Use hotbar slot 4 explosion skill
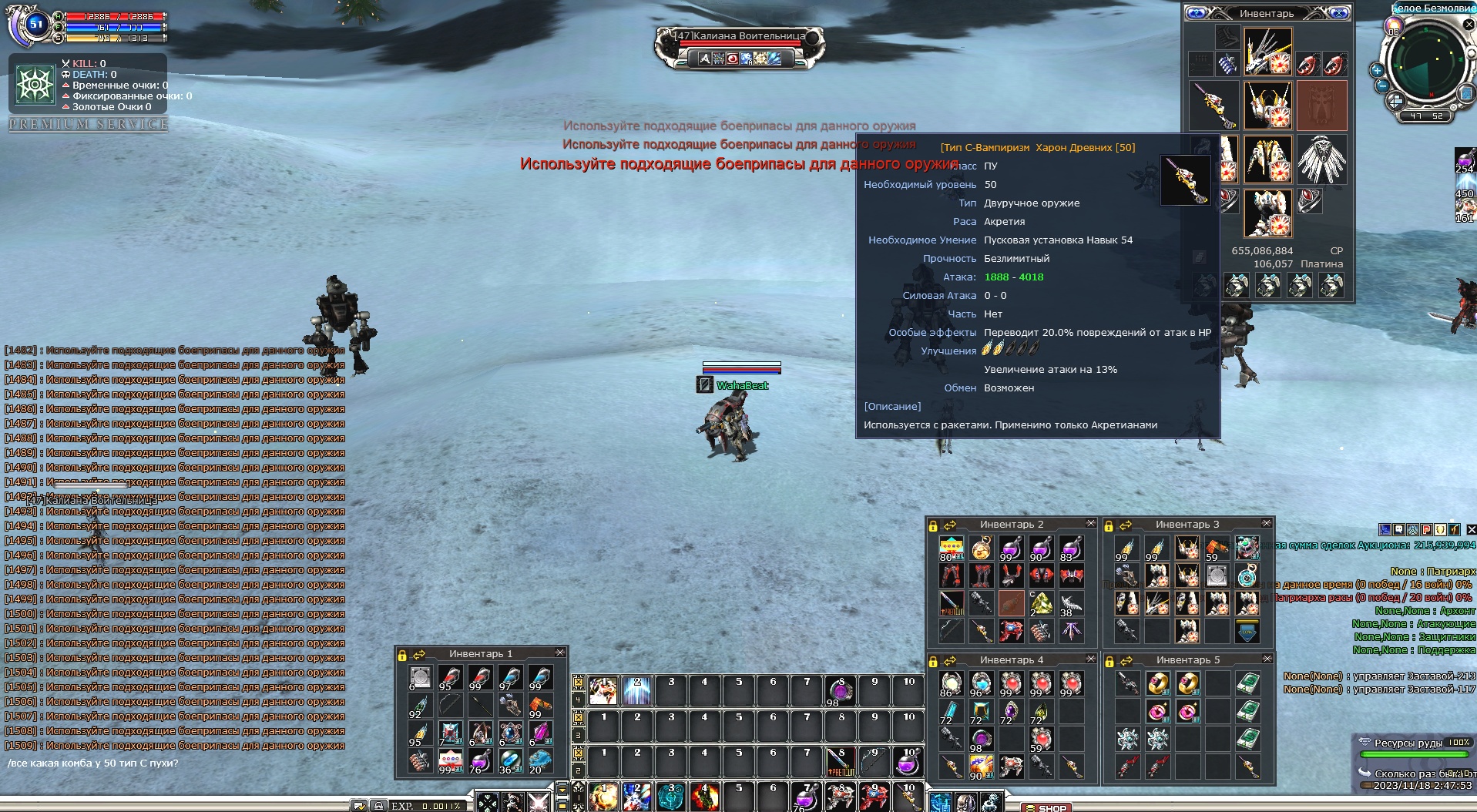This screenshot has width=1477, height=812. click(704, 797)
